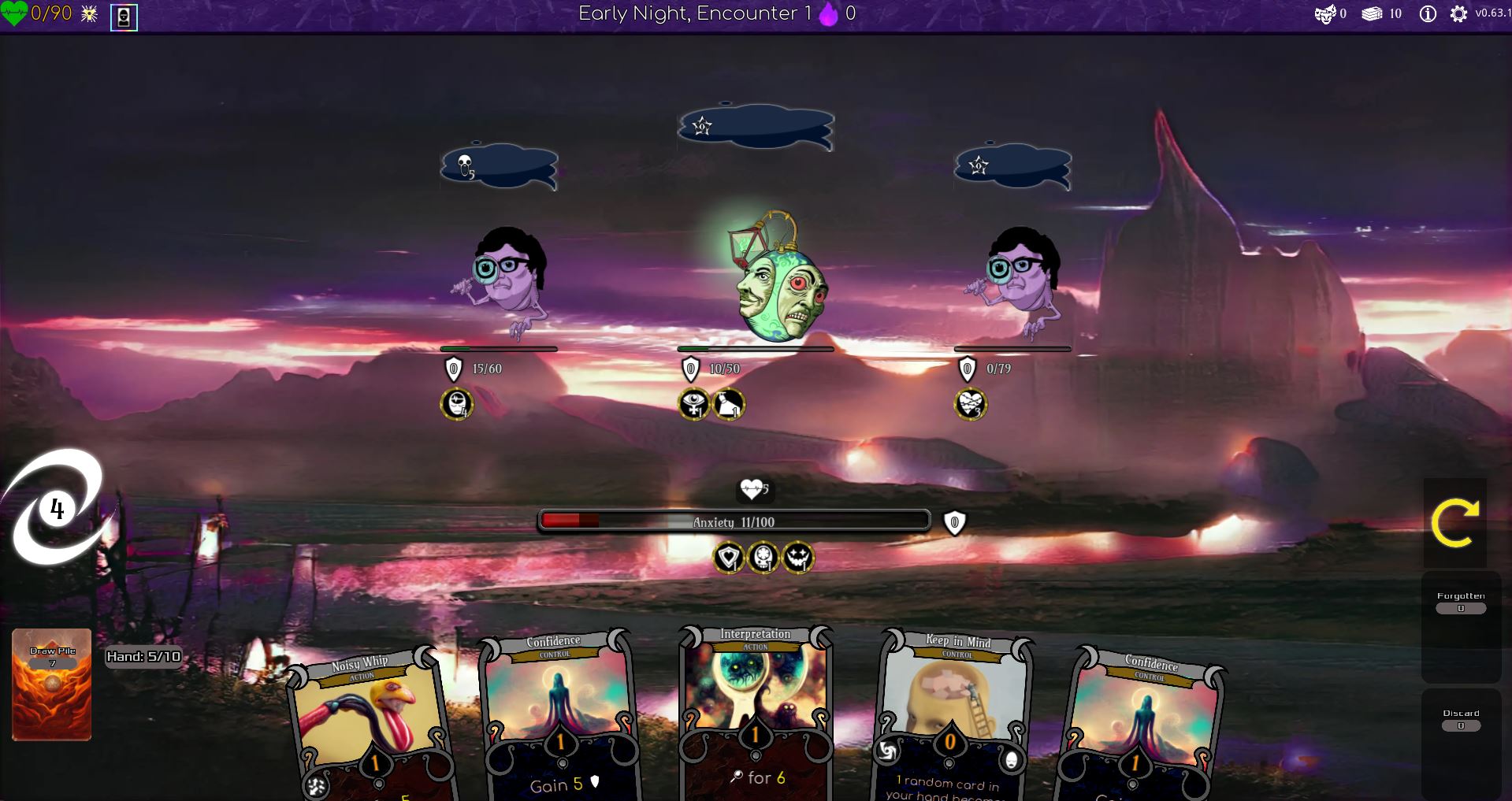Click the yellow end turn arrow

pos(1457,522)
